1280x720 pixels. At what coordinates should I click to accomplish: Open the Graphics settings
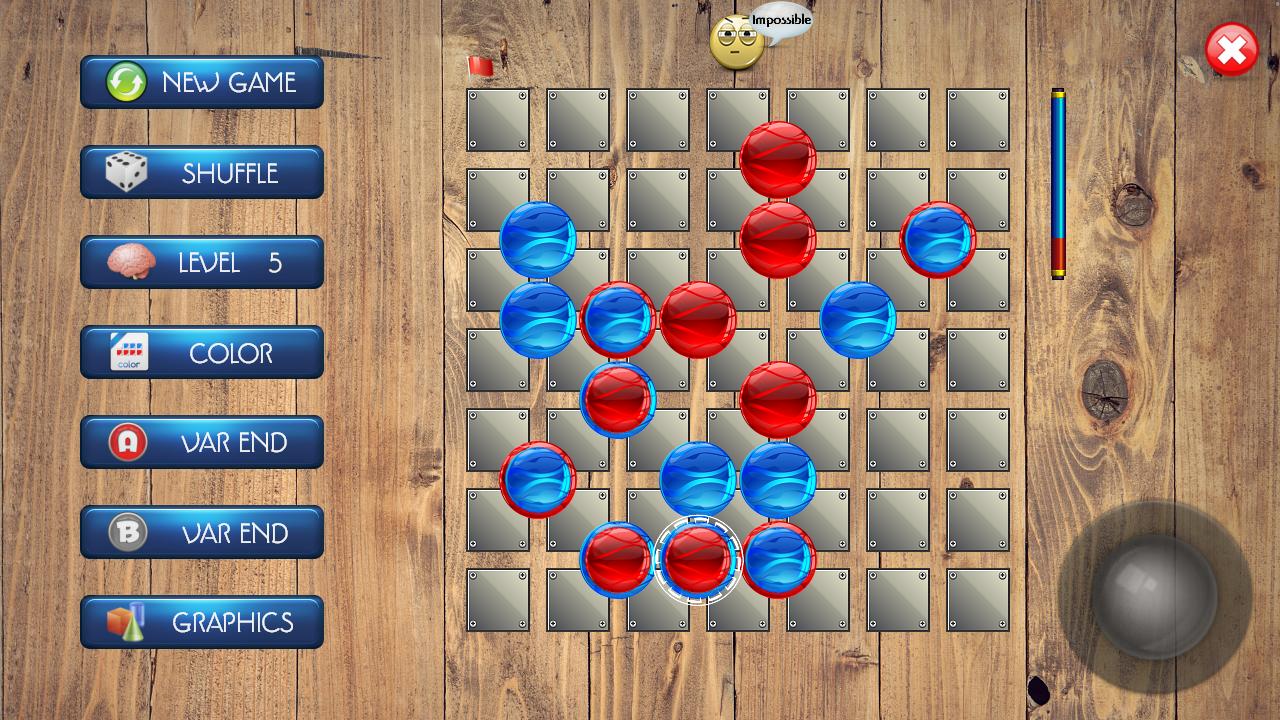coord(202,622)
